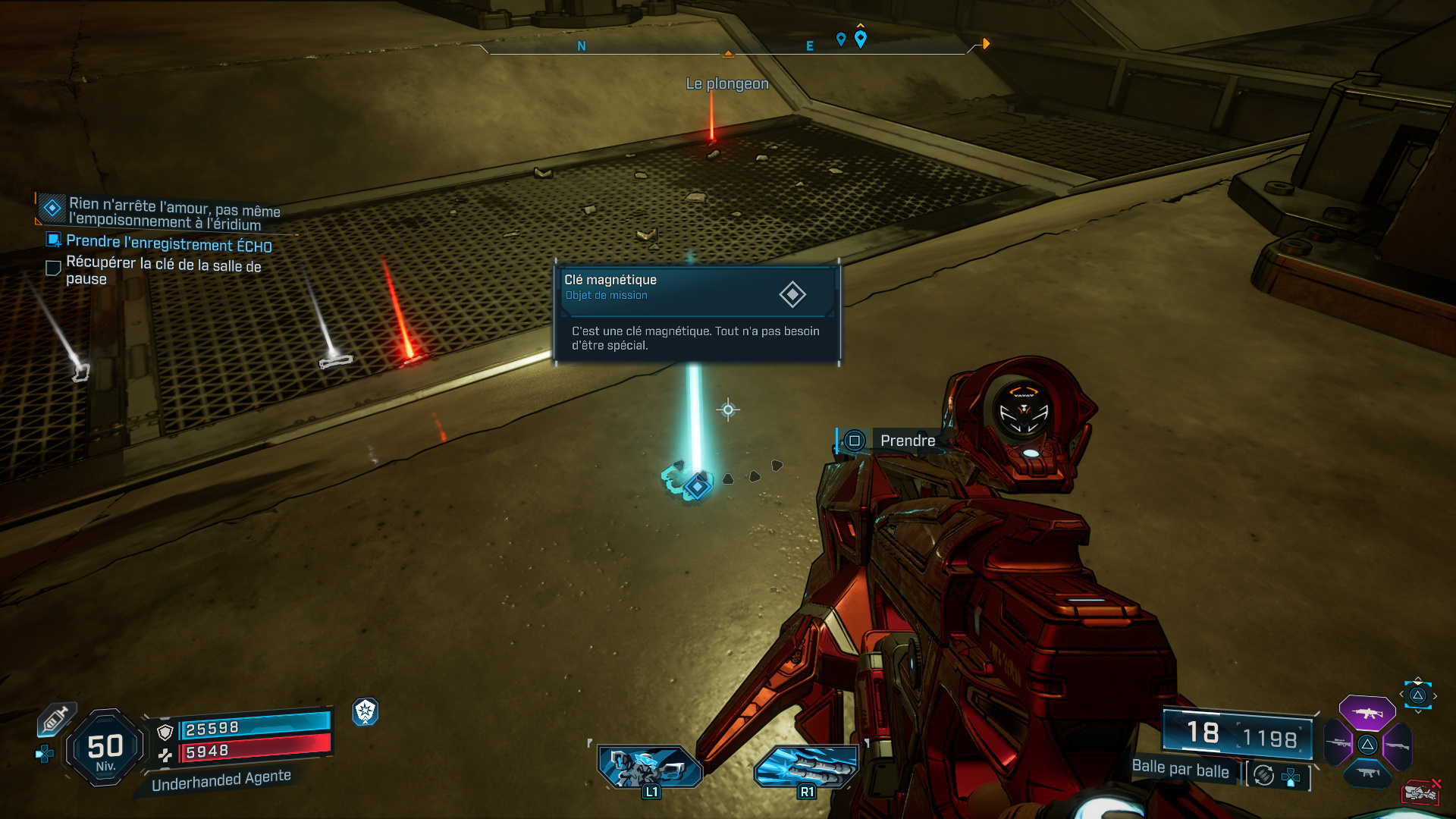Select the assault rifle in the top weapon slot
Screen dimensions: 1456x819
coord(1367,713)
